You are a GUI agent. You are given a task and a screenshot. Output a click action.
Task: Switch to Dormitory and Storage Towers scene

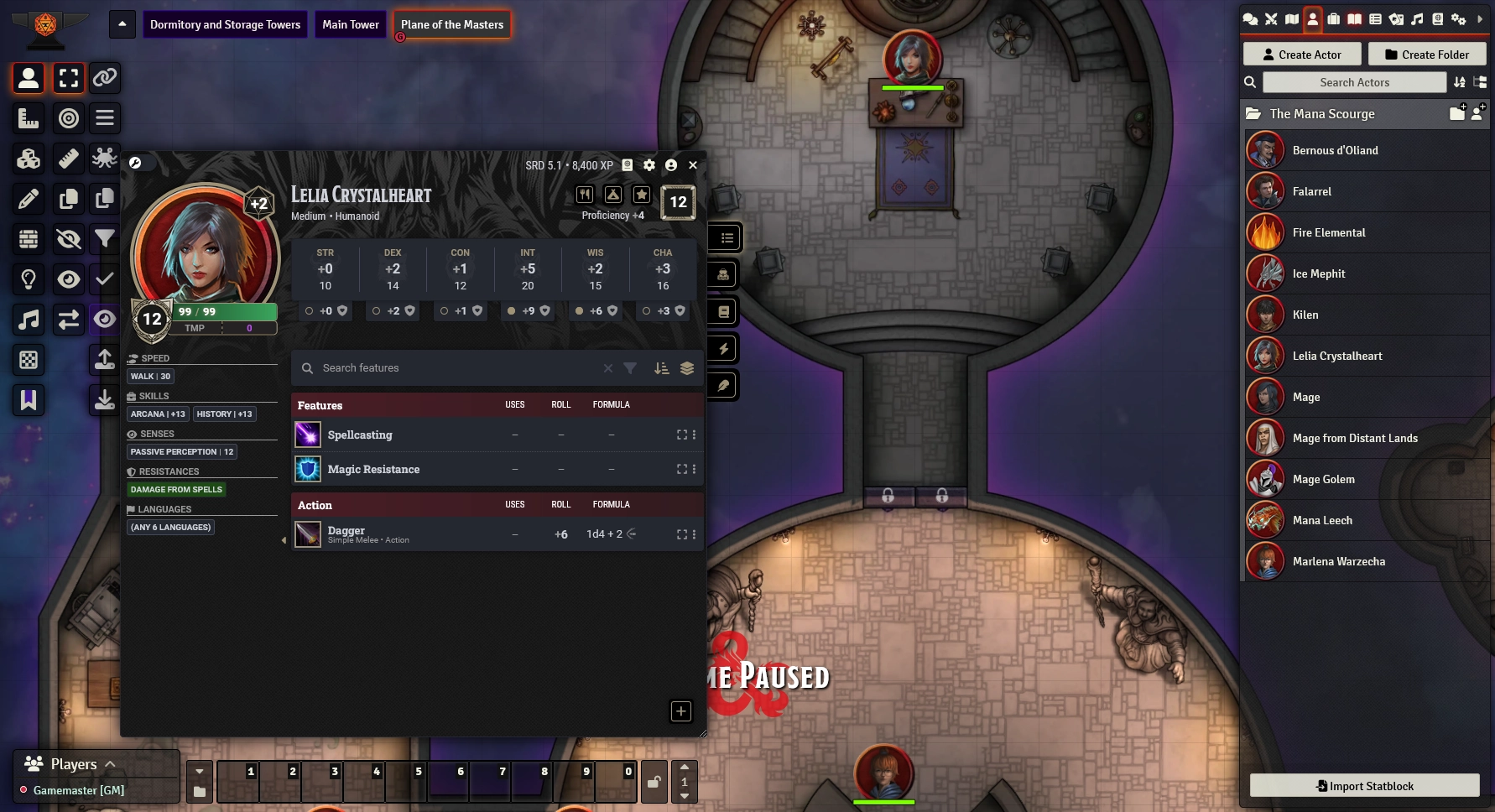225,24
